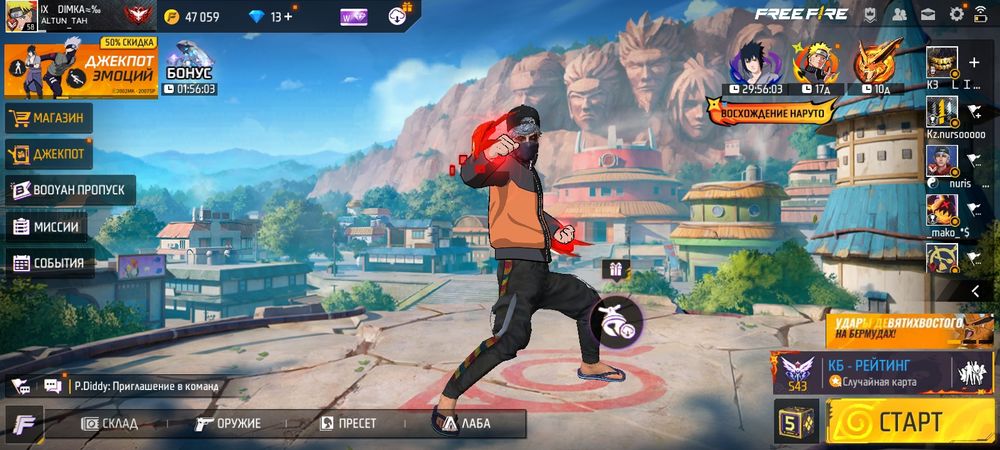This screenshot has height=450, width=1000.
Task: Open the BOOYAH ПРОПУСК pass
Action: click(70, 189)
